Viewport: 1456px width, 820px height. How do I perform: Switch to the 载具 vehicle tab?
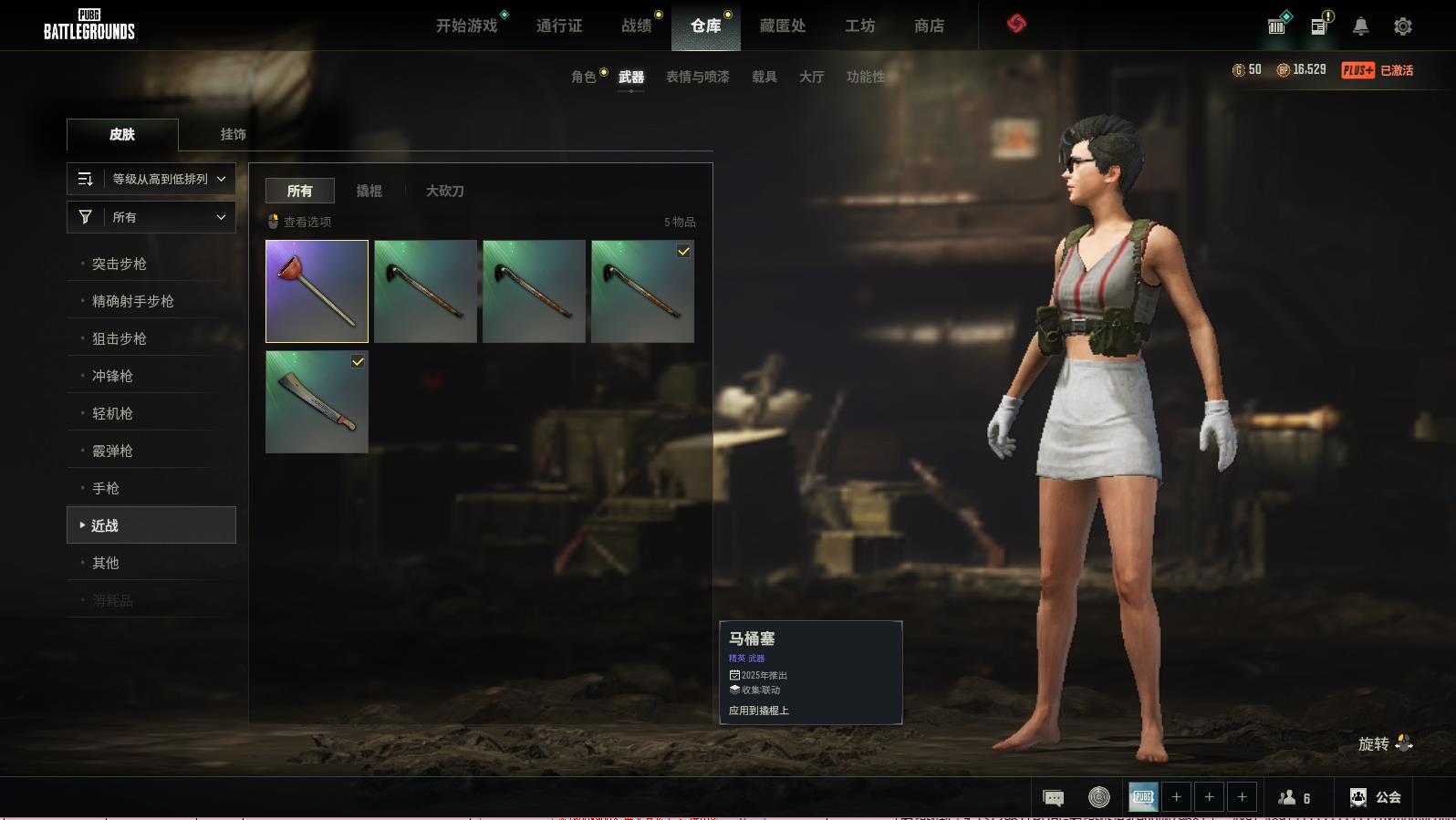(764, 77)
